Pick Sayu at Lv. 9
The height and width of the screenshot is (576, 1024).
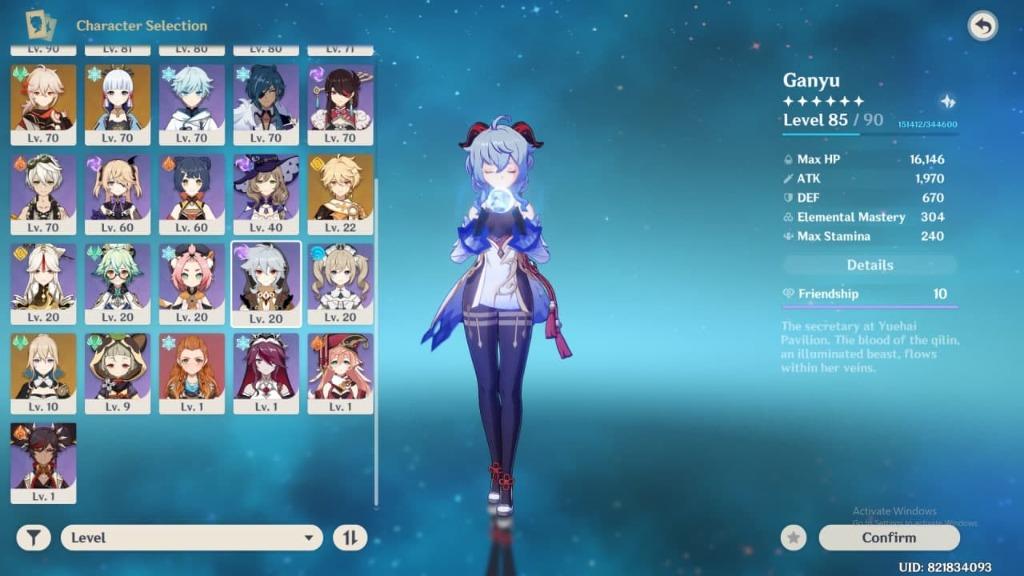click(x=118, y=368)
